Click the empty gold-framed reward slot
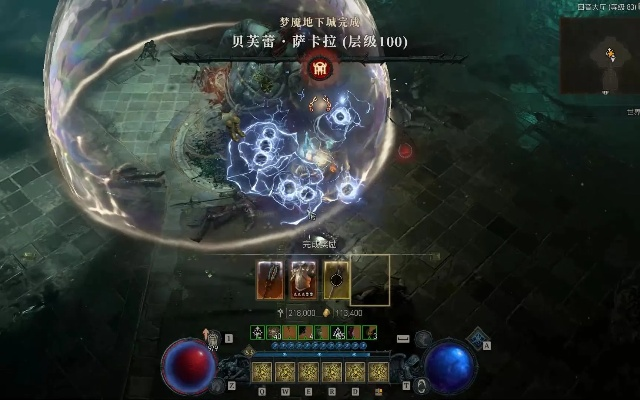 370,279
